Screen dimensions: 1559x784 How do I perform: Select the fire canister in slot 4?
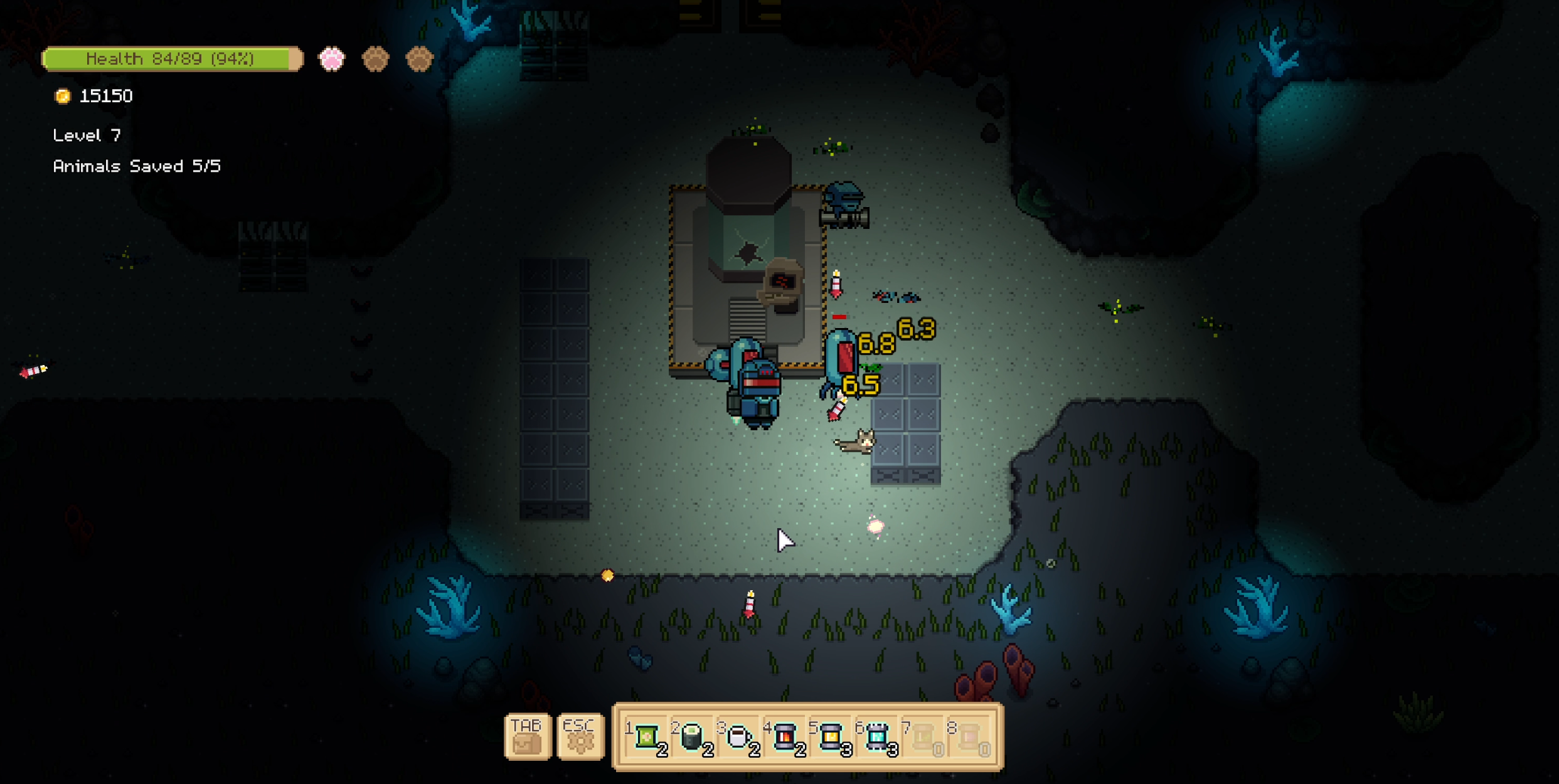coord(784,737)
